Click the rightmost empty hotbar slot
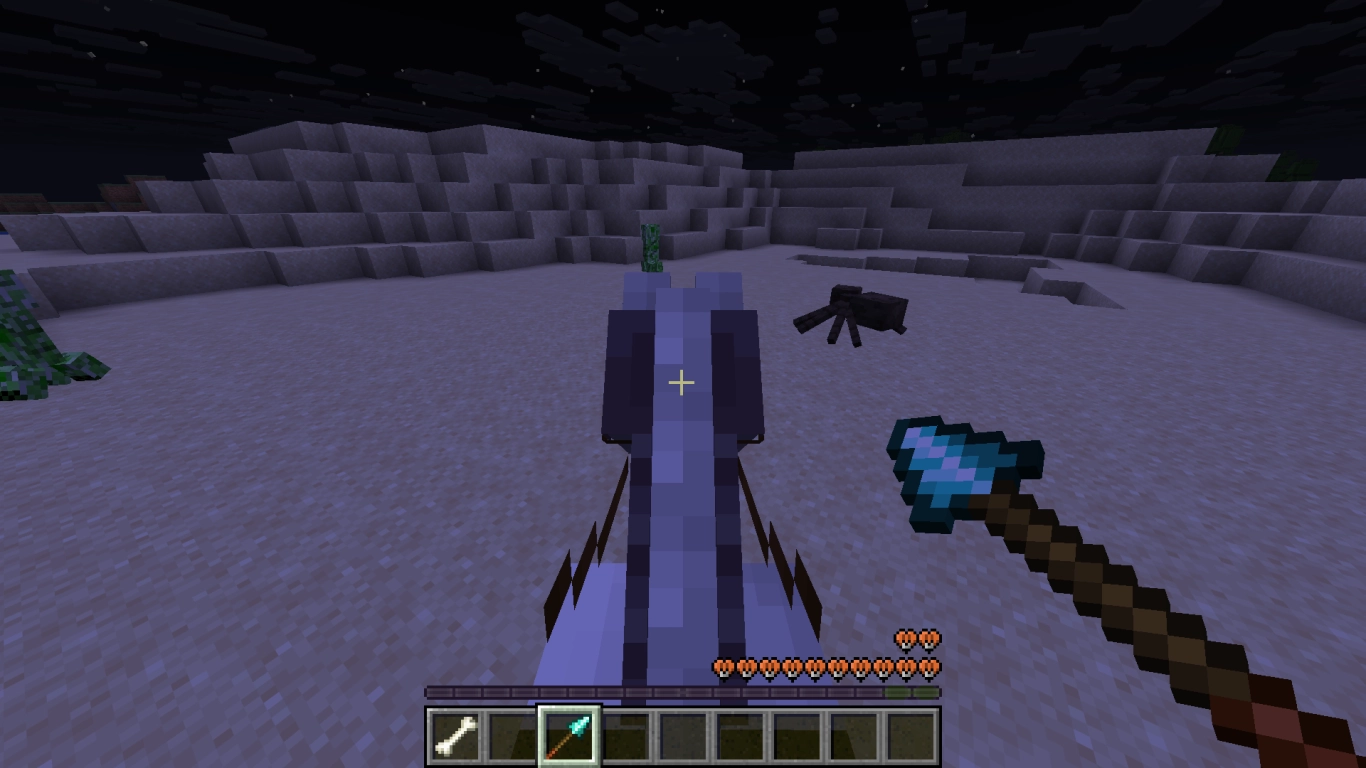 912,735
